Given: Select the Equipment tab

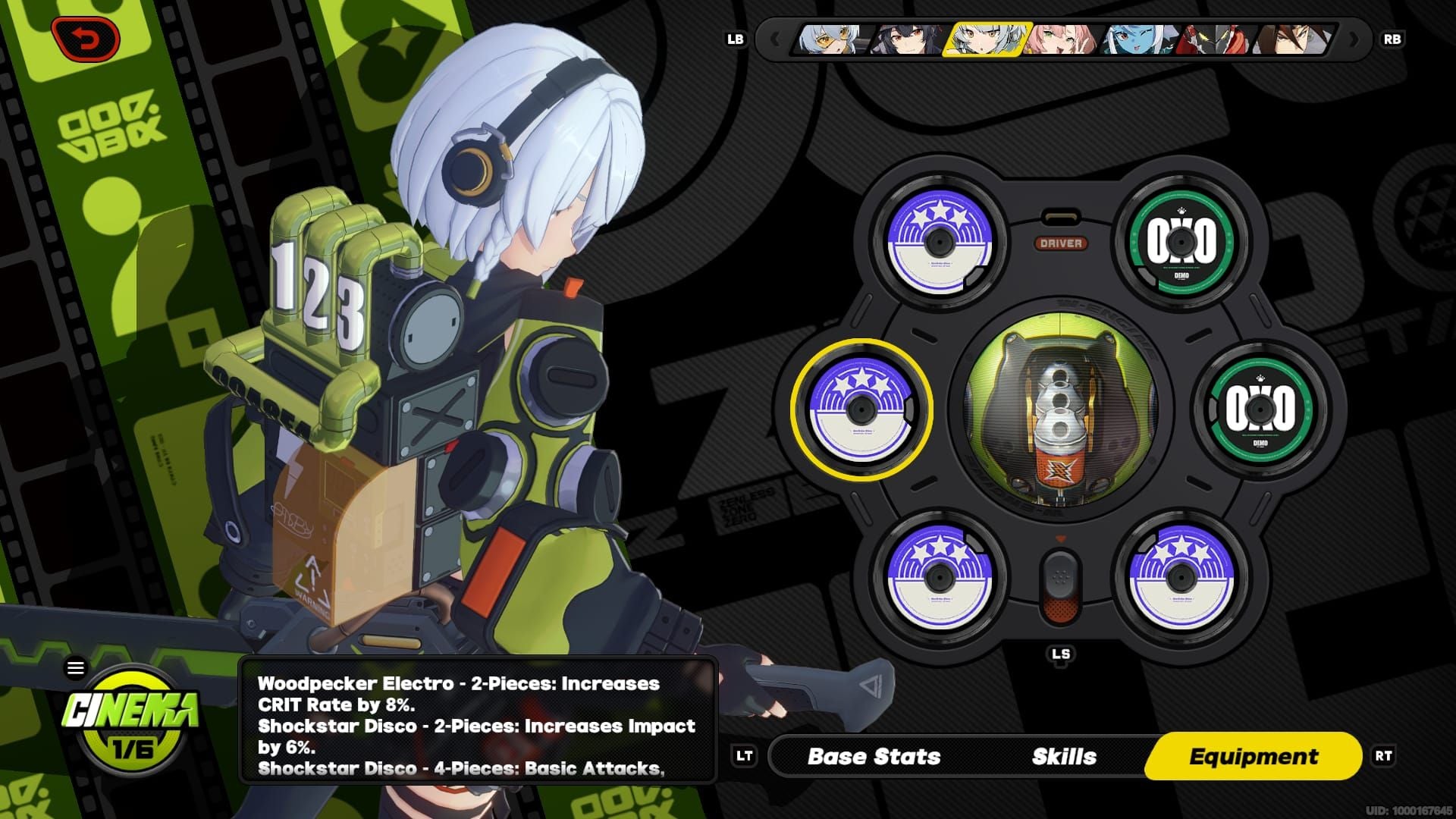Looking at the screenshot, I should click(1254, 756).
